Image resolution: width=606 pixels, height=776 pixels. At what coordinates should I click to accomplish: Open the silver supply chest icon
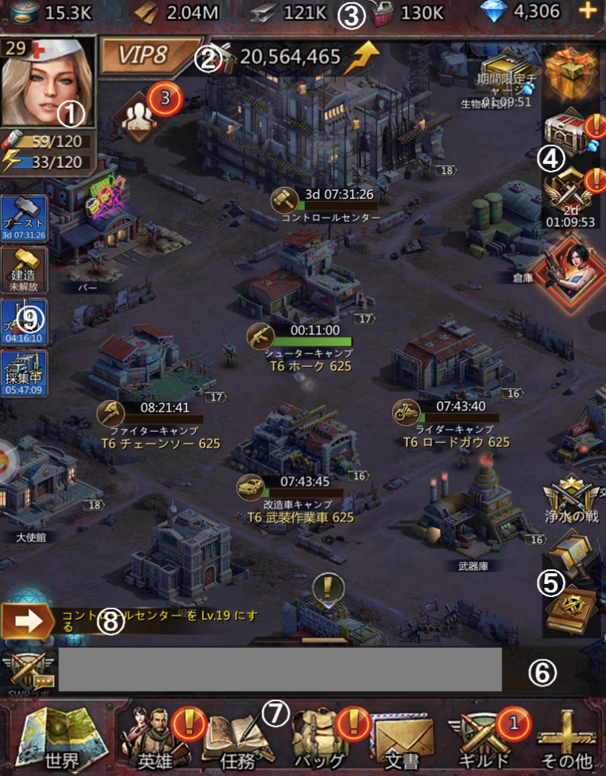(x=568, y=130)
